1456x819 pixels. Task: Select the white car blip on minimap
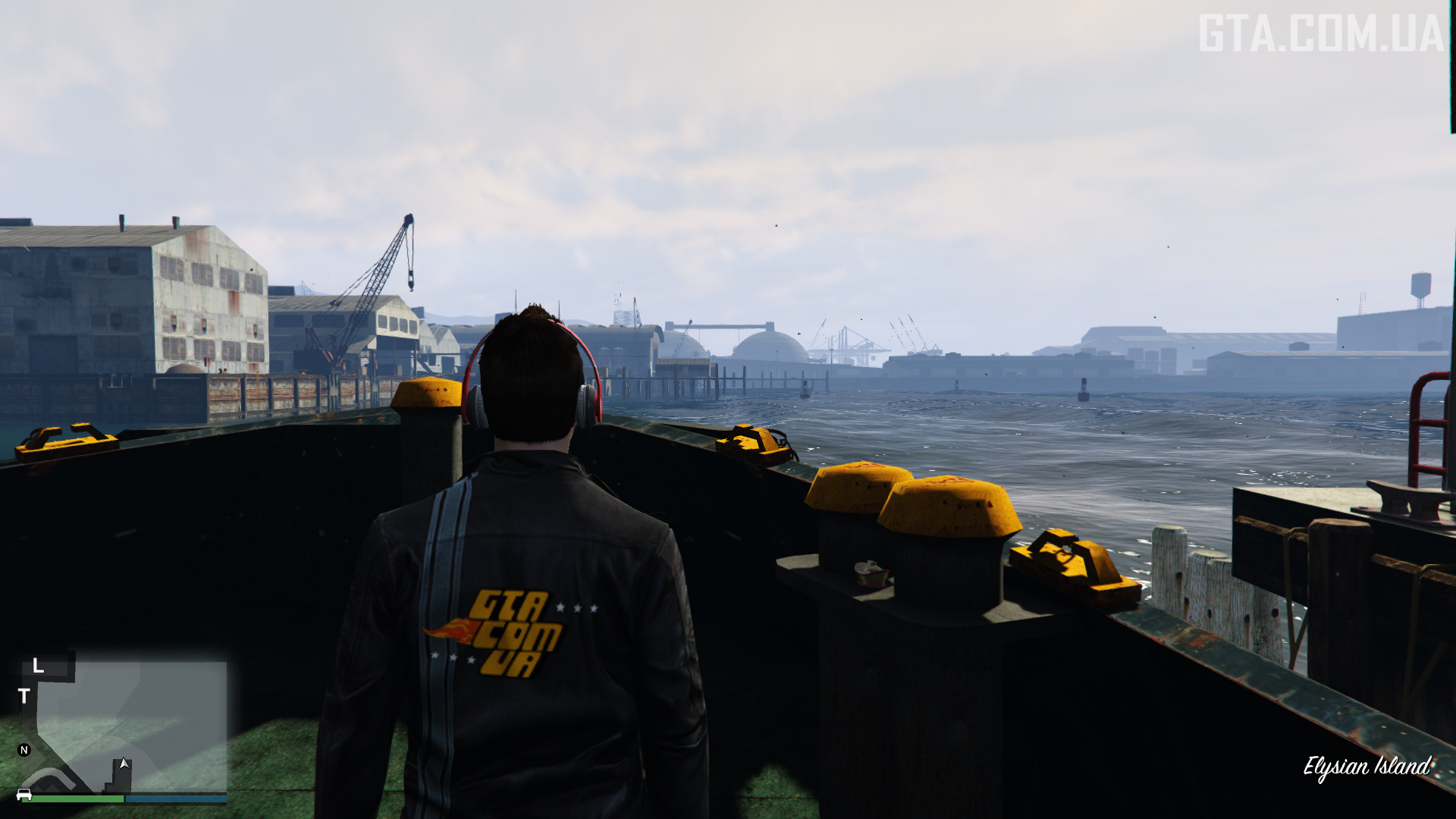tap(24, 794)
